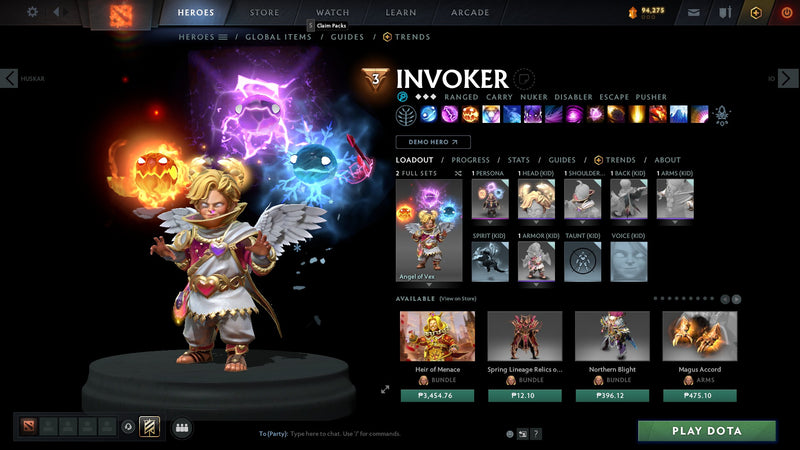
Task: Start matchmaking with Play Dota
Action: [x=707, y=431]
